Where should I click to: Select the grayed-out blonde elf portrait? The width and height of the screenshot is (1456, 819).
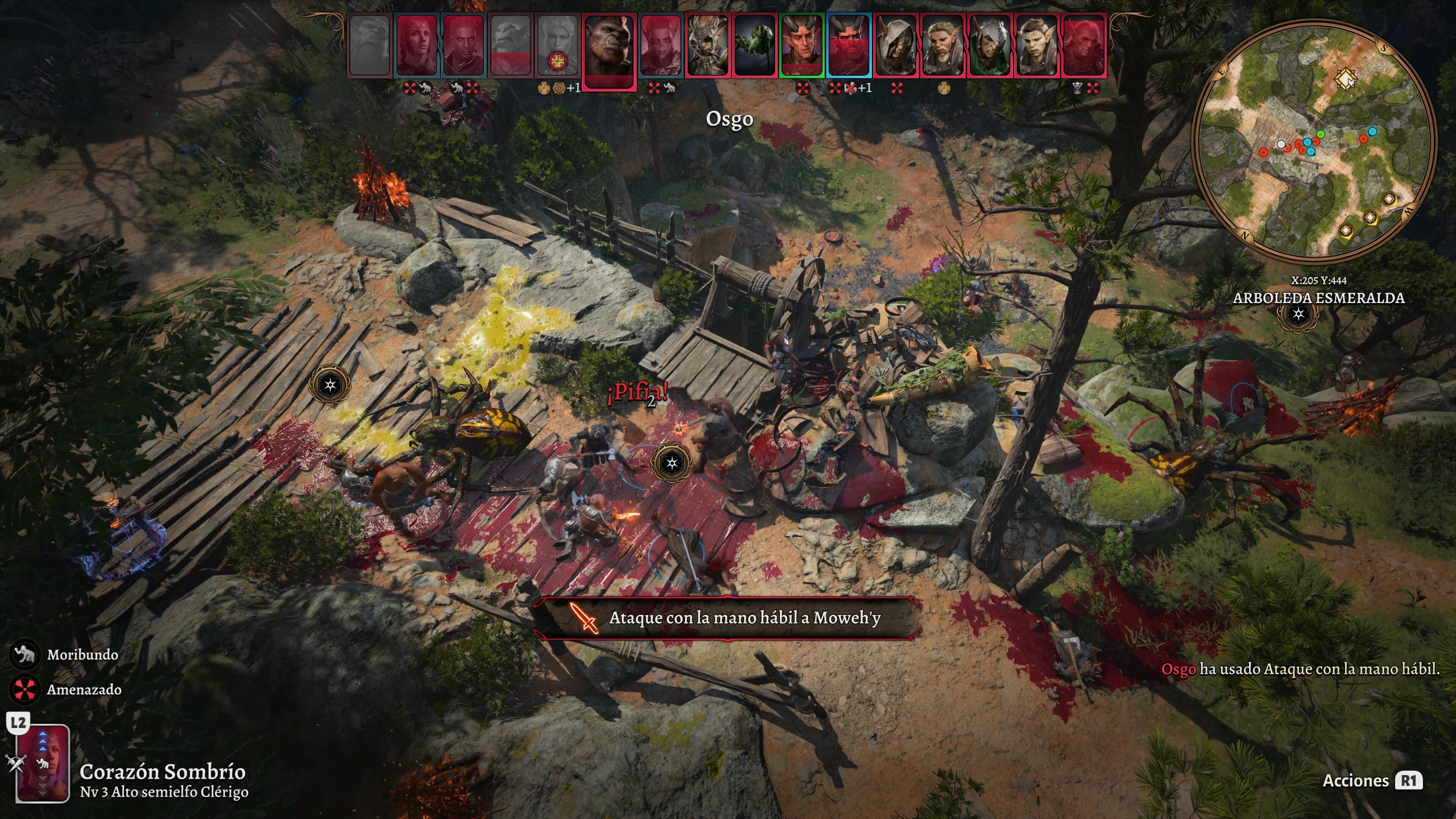tap(557, 45)
